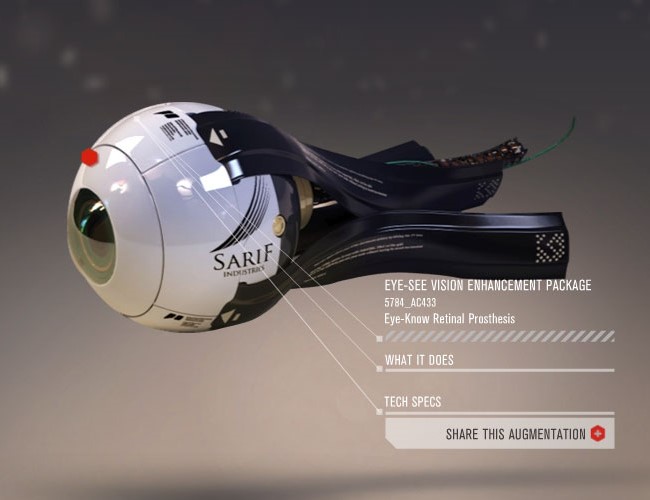This screenshot has height=500, width=650.
Task: Select the red hexagon hotspot marker
Action: pyautogui.click(x=89, y=156)
